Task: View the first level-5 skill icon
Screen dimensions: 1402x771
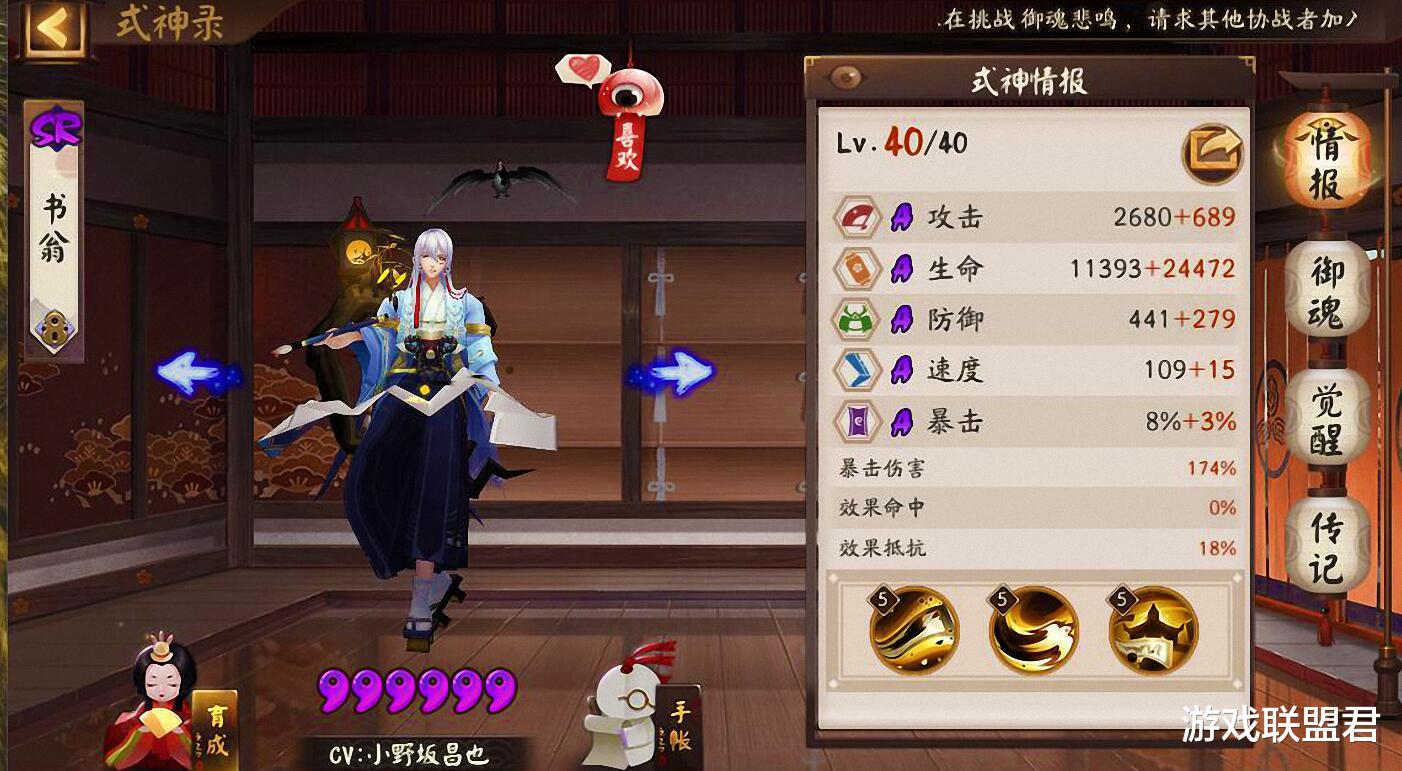Action: 917,631
